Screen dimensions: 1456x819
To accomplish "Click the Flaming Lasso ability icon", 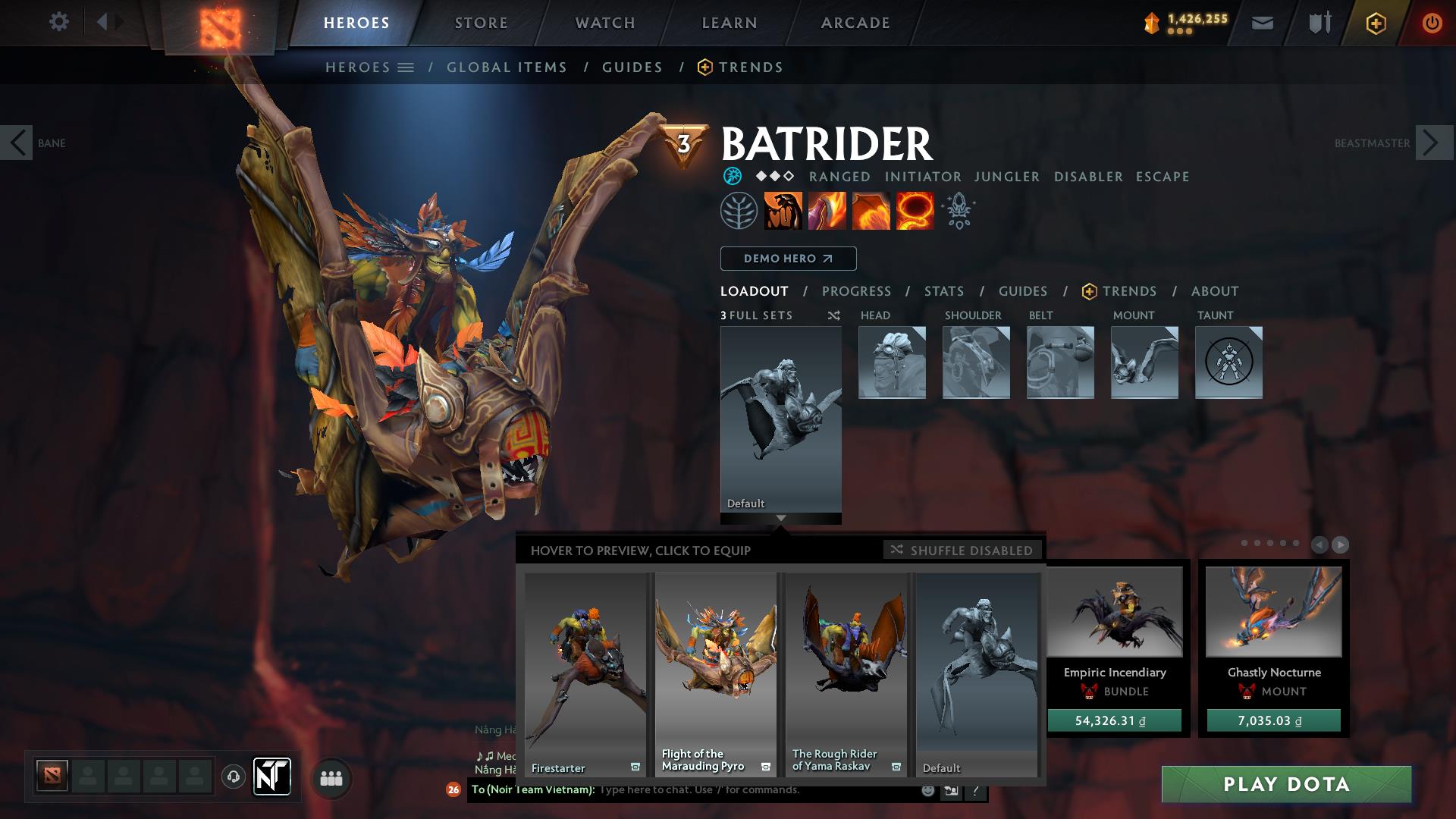I will 914,211.
